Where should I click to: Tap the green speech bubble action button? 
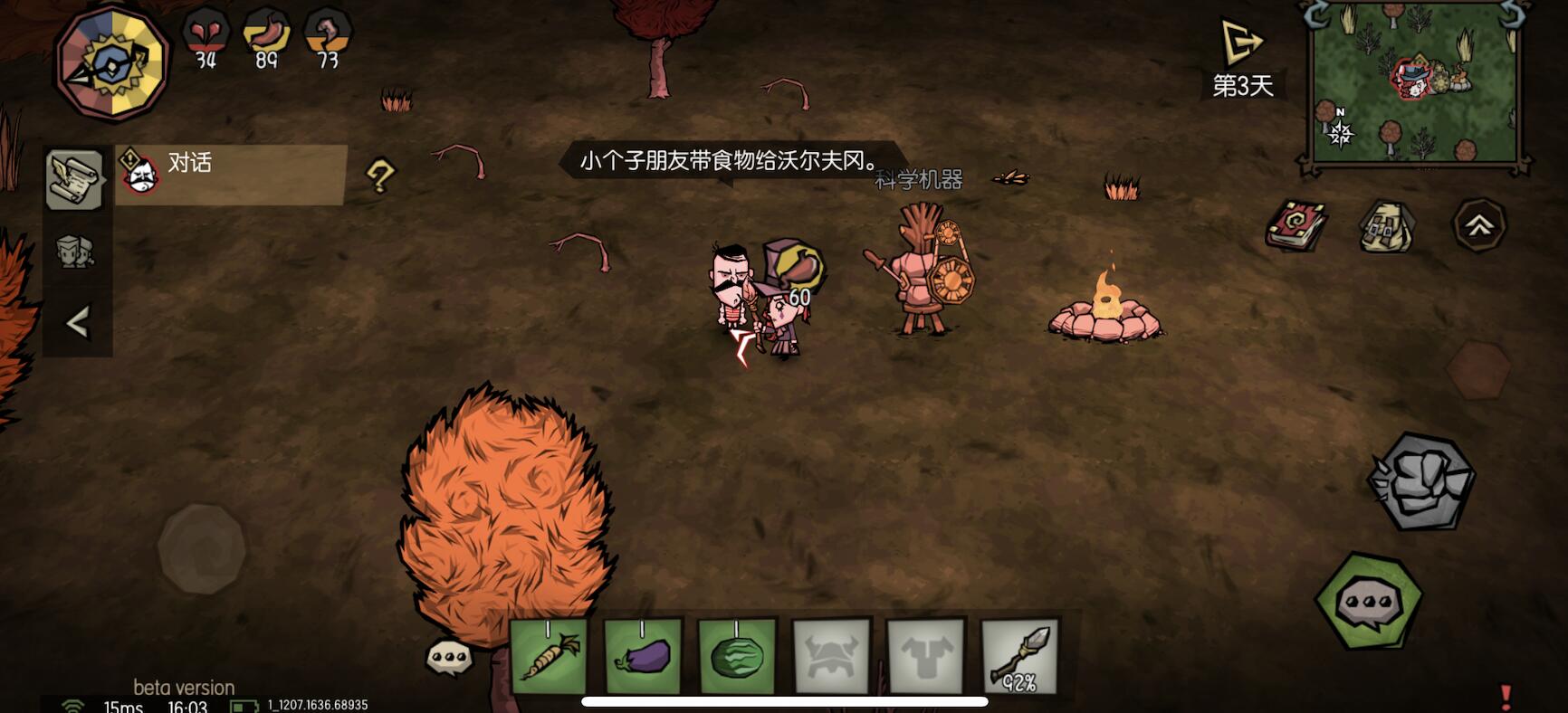click(x=1369, y=601)
